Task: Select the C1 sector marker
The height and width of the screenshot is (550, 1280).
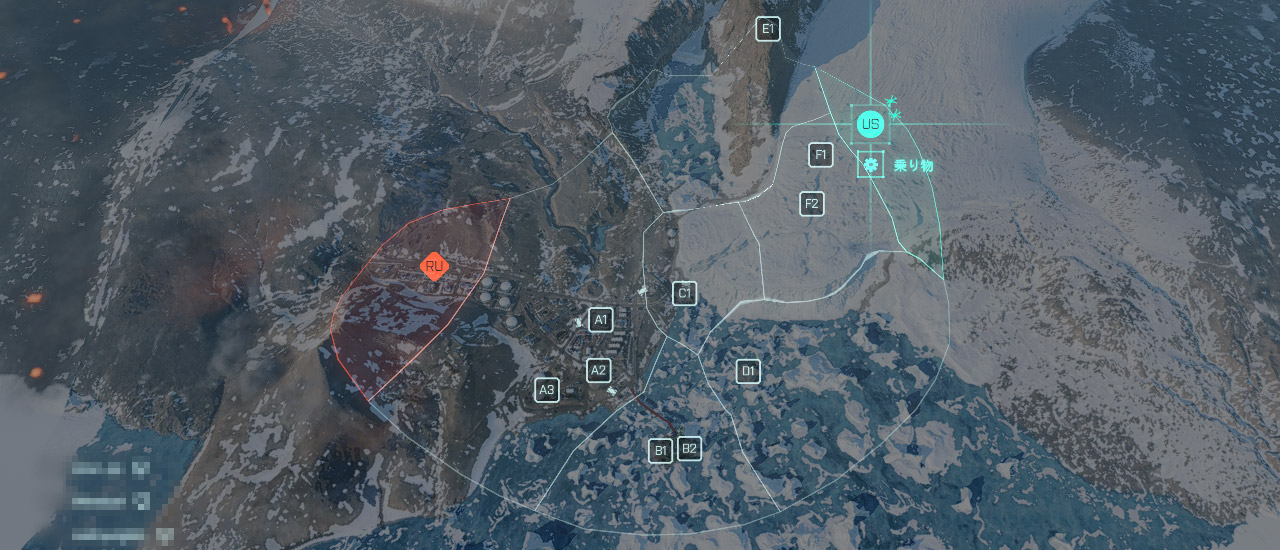Action: click(x=684, y=293)
